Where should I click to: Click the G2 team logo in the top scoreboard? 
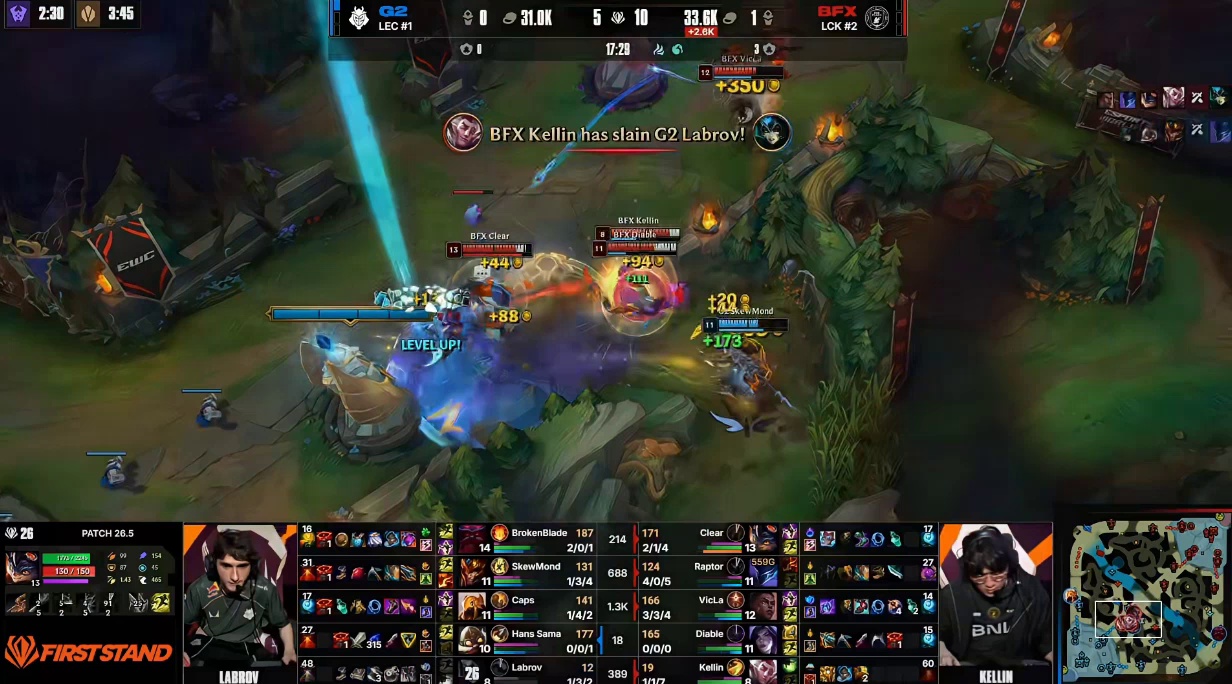point(359,19)
